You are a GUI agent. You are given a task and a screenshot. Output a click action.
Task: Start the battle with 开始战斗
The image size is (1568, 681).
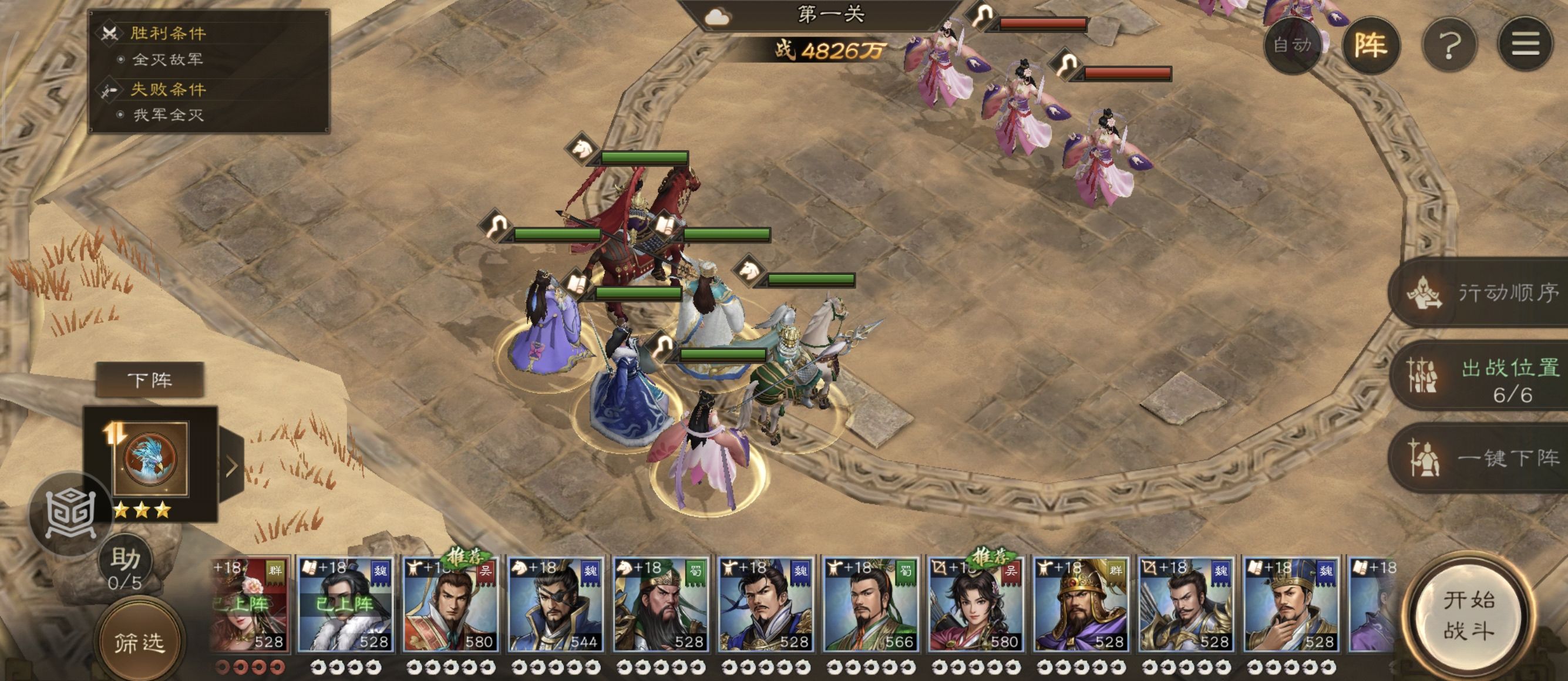point(1469,615)
